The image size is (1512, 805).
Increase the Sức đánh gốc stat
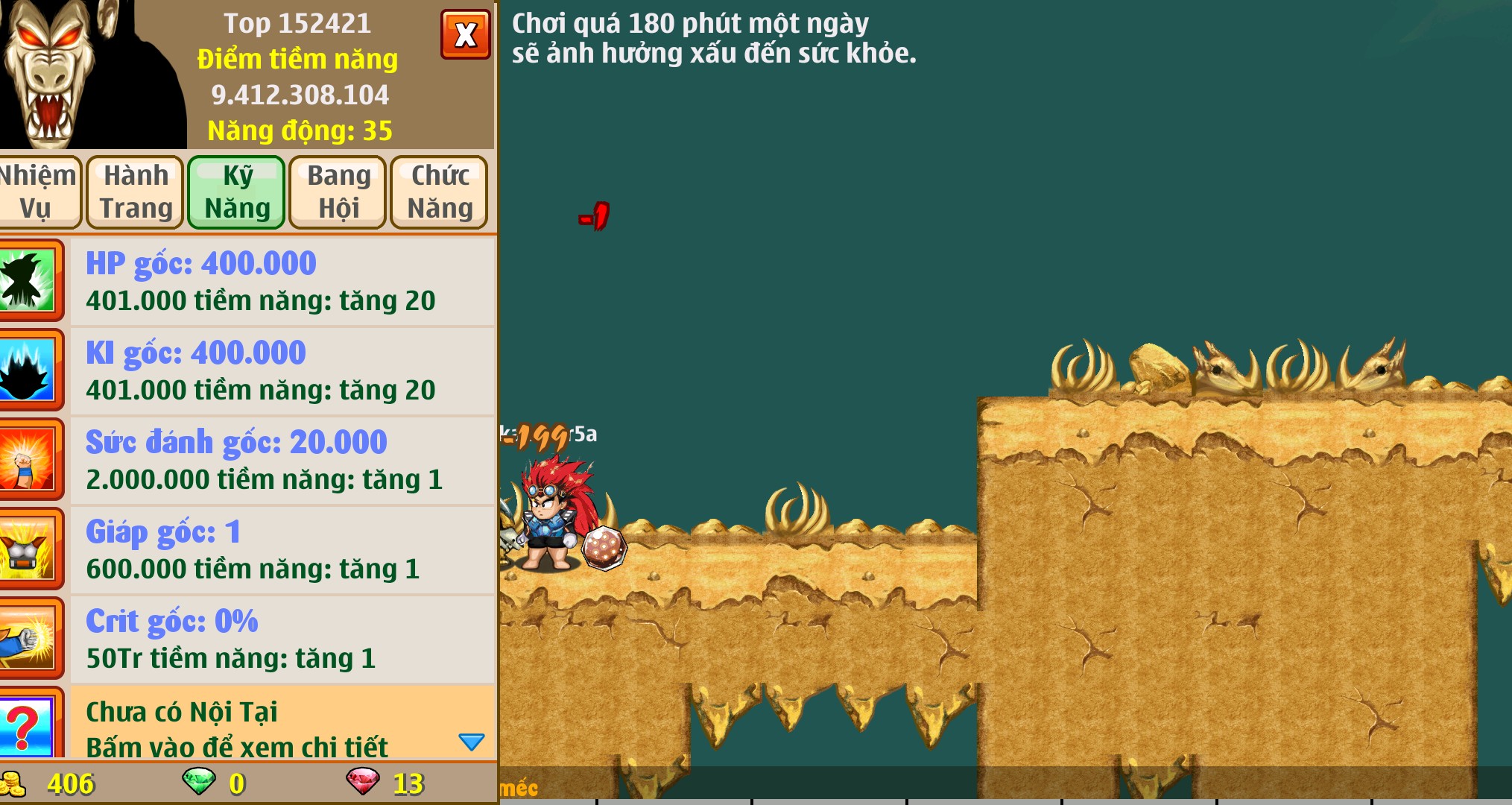282,461
